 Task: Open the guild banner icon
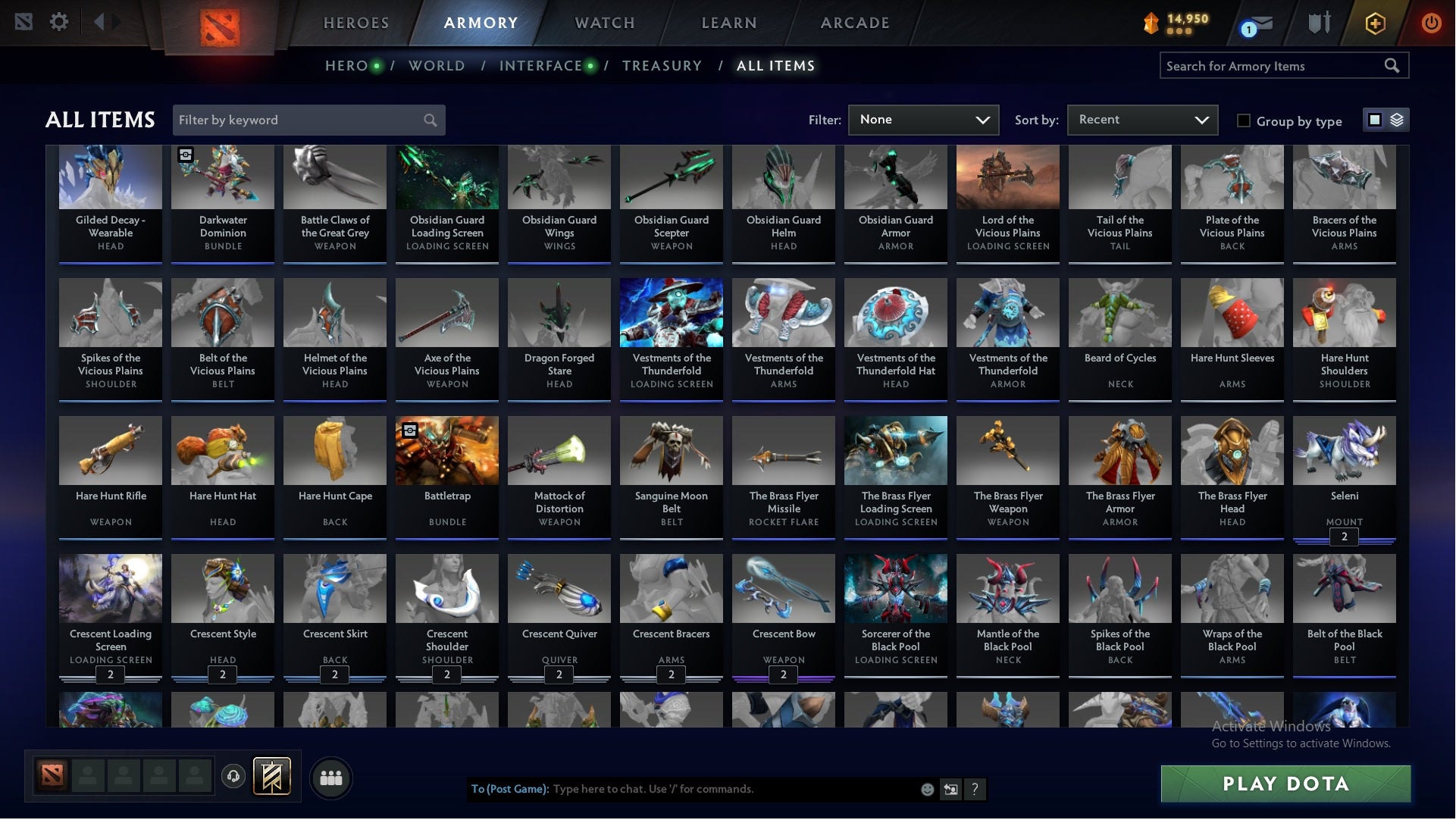point(271,777)
